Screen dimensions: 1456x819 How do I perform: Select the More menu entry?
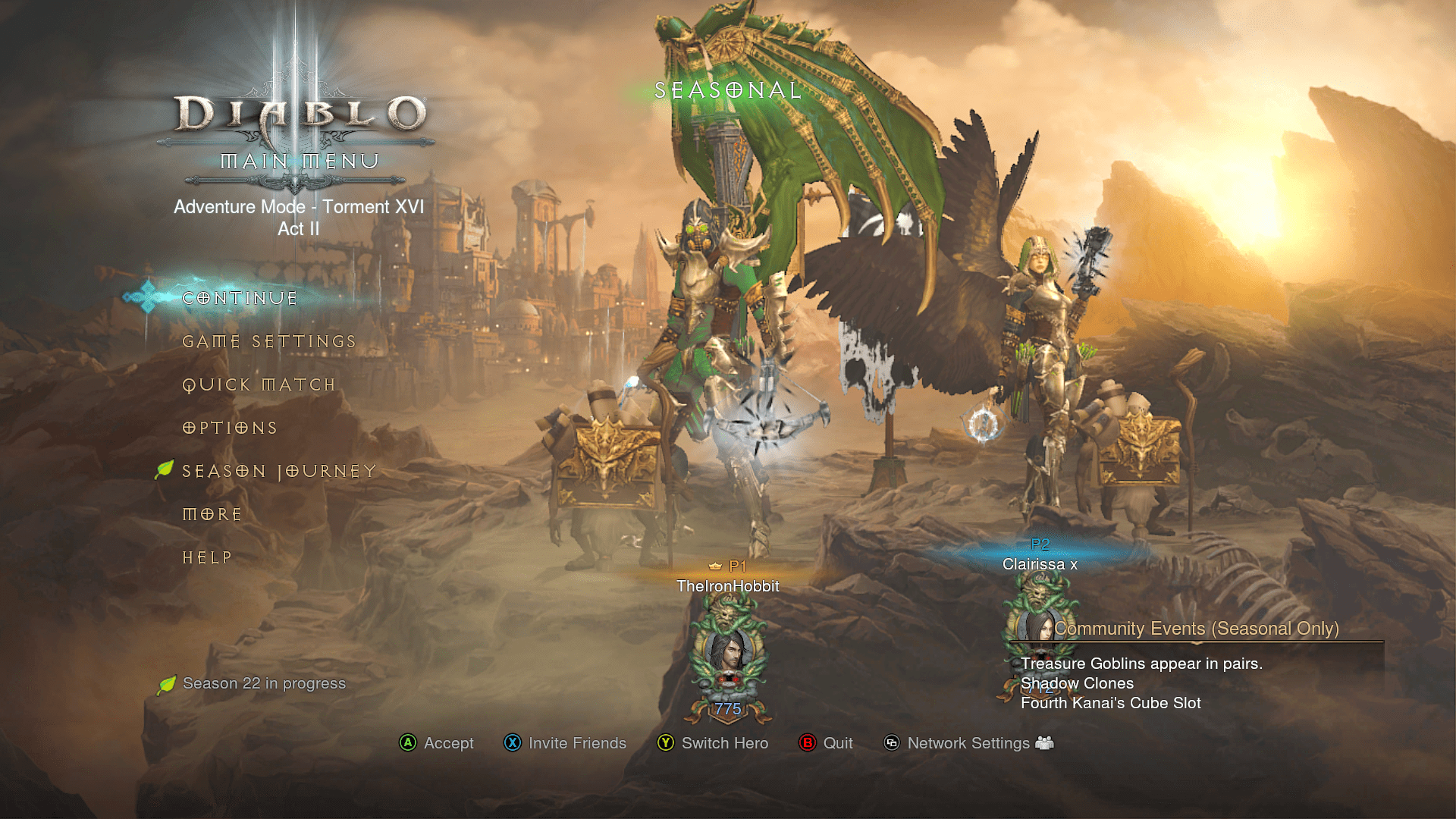pyautogui.click(x=212, y=515)
